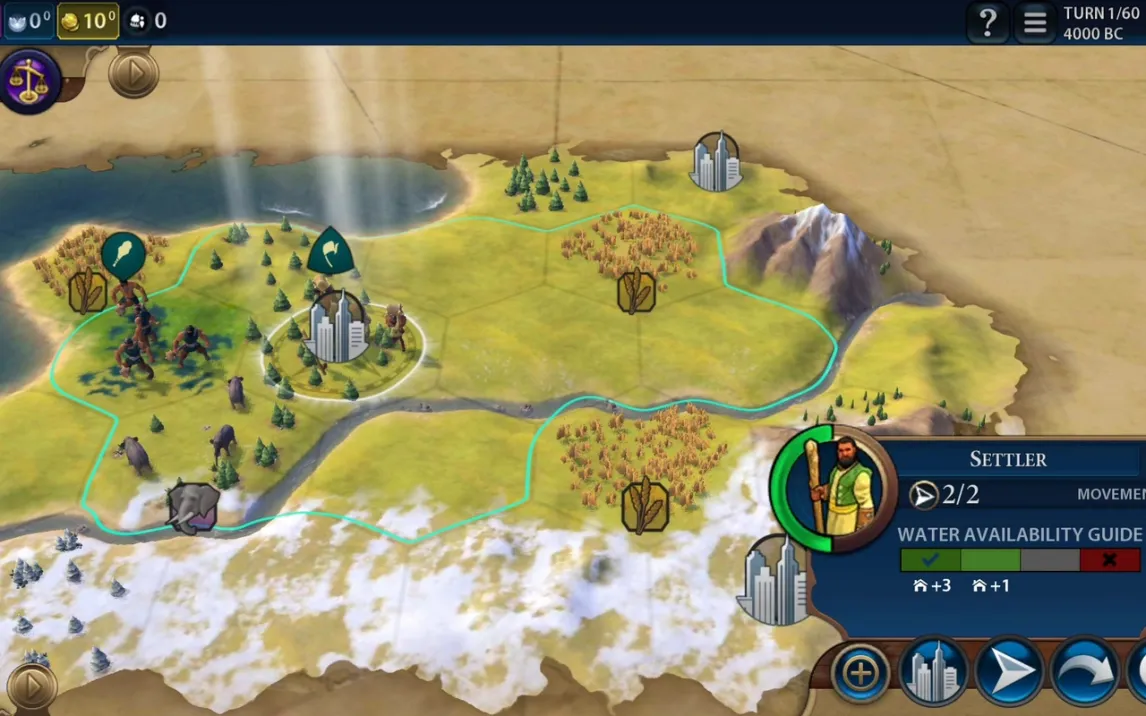The image size is (1146, 716).
Task: Select the teal Settler unit flag
Action: pyautogui.click(x=328, y=251)
